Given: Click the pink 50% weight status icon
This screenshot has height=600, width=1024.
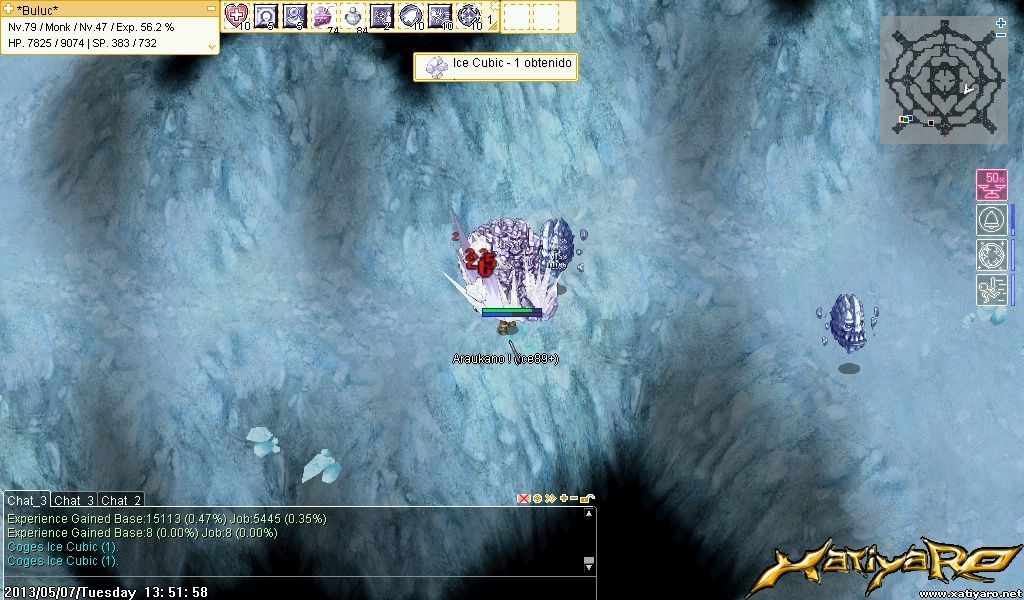Looking at the screenshot, I should (991, 185).
